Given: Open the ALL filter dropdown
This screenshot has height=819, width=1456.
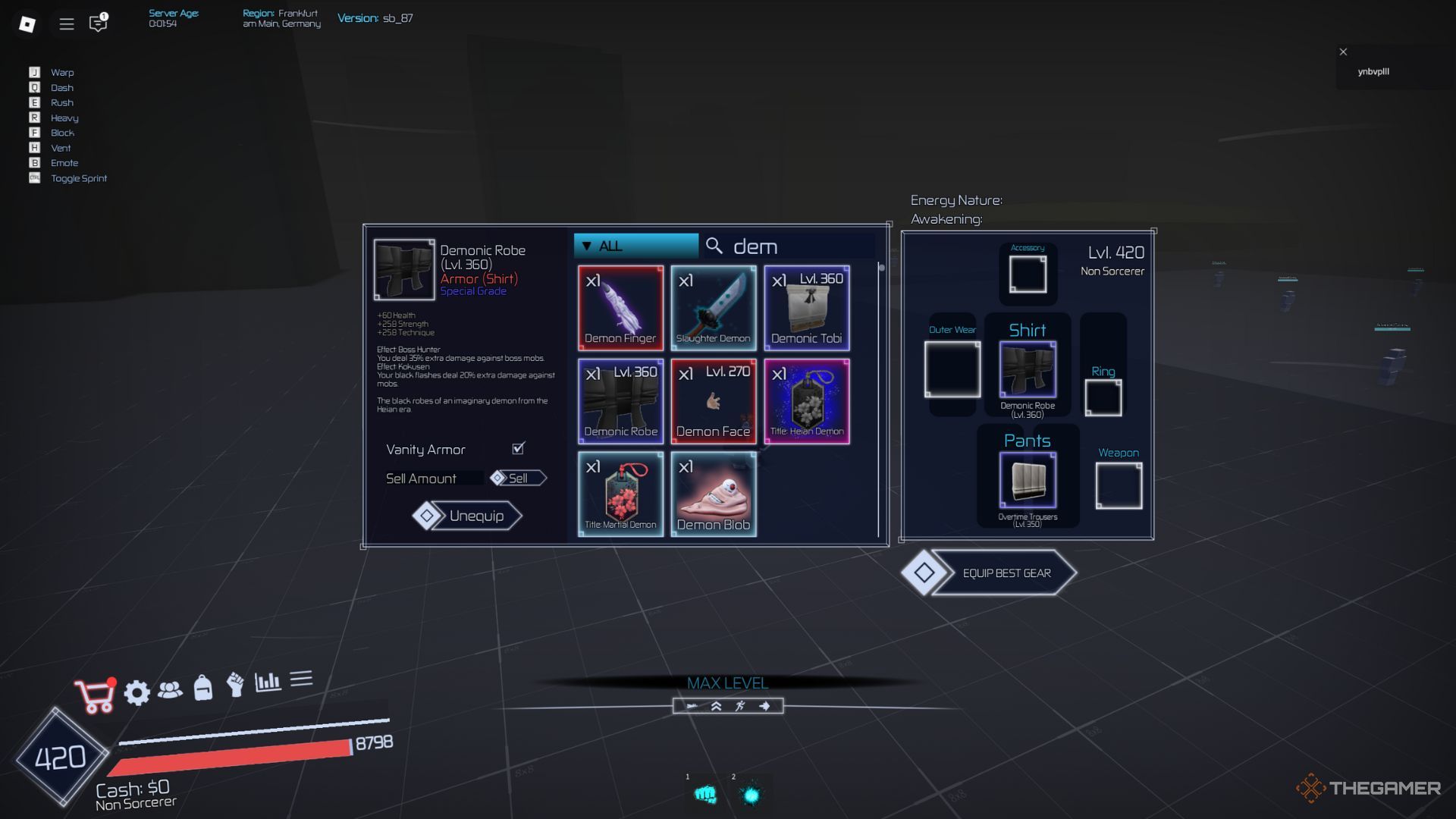Looking at the screenshot, I should (635, 245).
